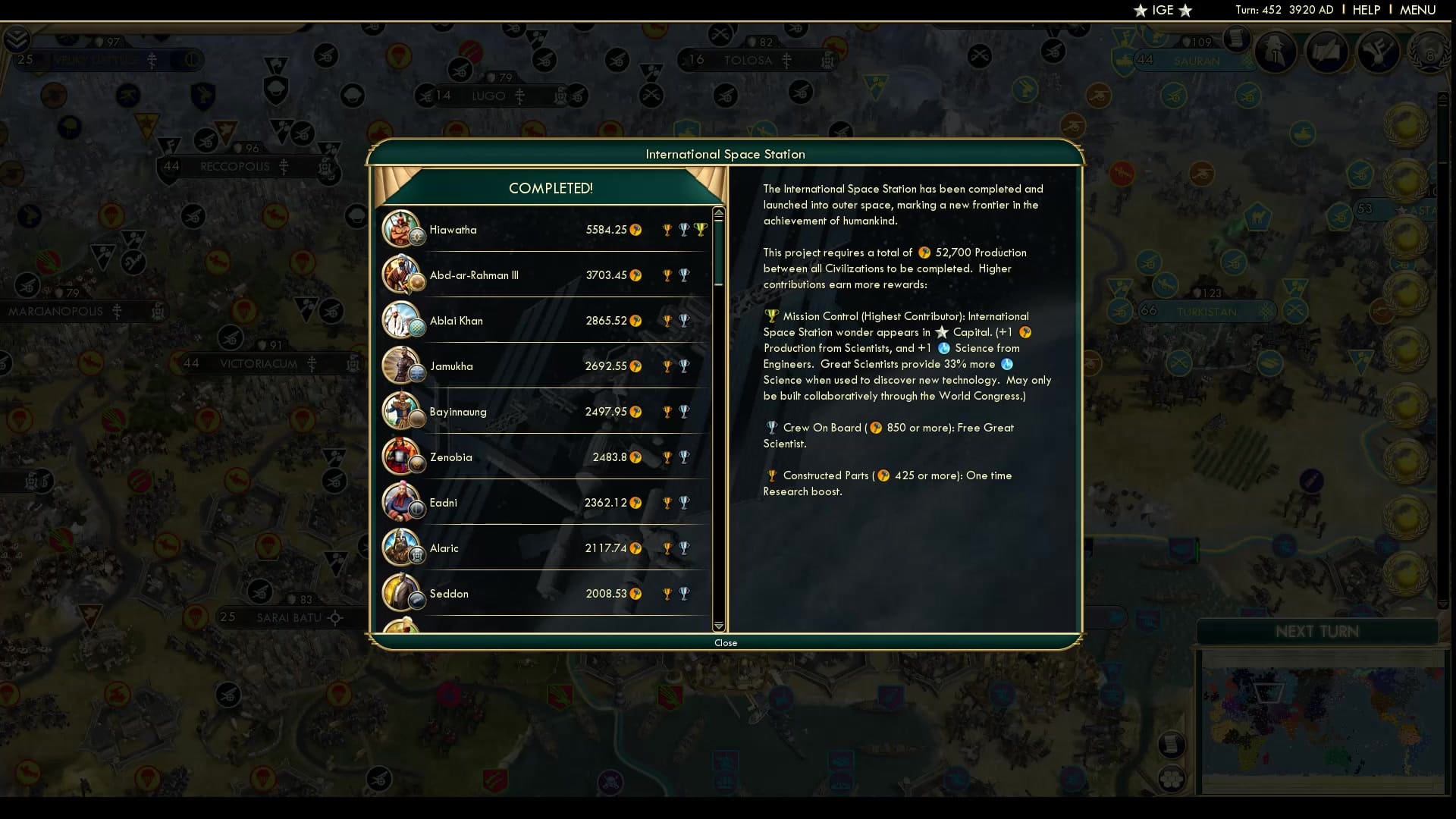The width and height of the screenshot is (1456, 819).
Task: View the victory progress laurel medallion
Action: 1430,52
